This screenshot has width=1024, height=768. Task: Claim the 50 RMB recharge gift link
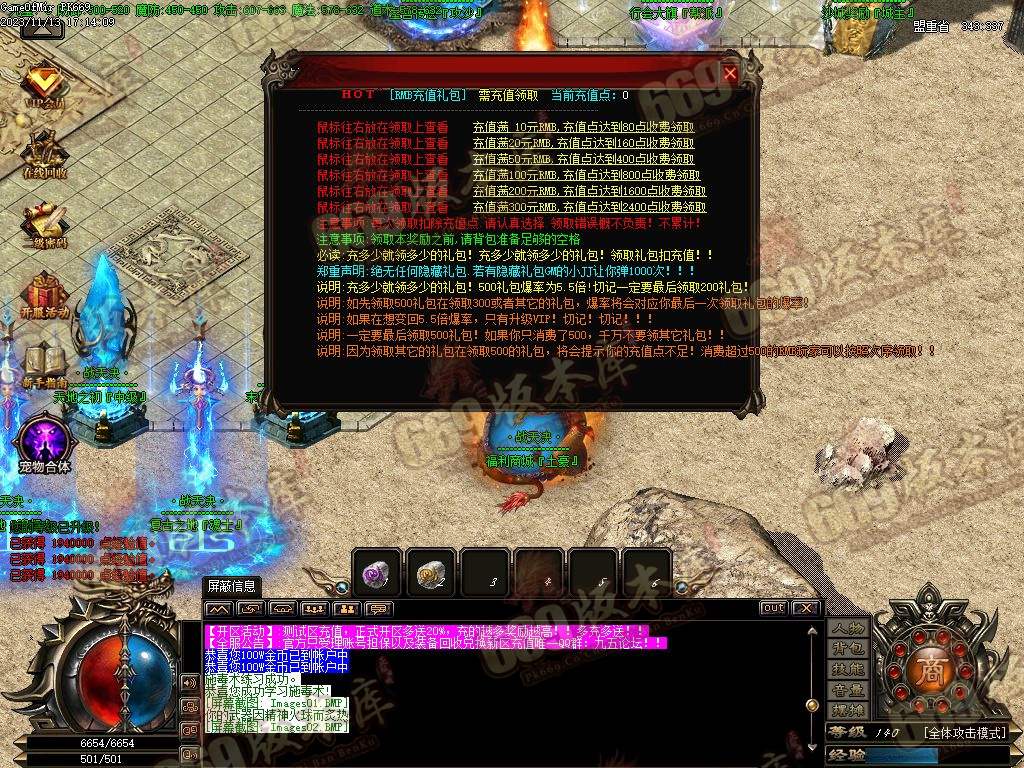(583, 159)
